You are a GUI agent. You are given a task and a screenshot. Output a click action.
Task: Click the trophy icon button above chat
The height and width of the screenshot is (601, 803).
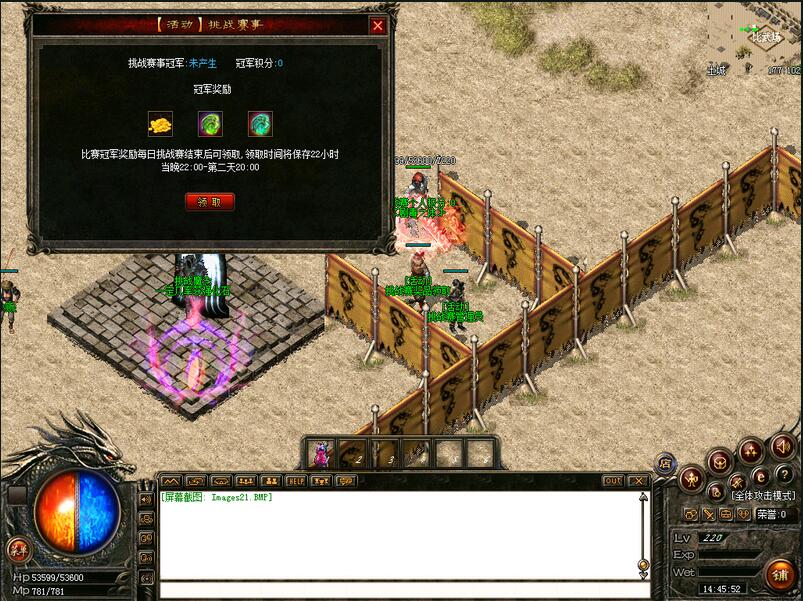[x=321, y=481]
